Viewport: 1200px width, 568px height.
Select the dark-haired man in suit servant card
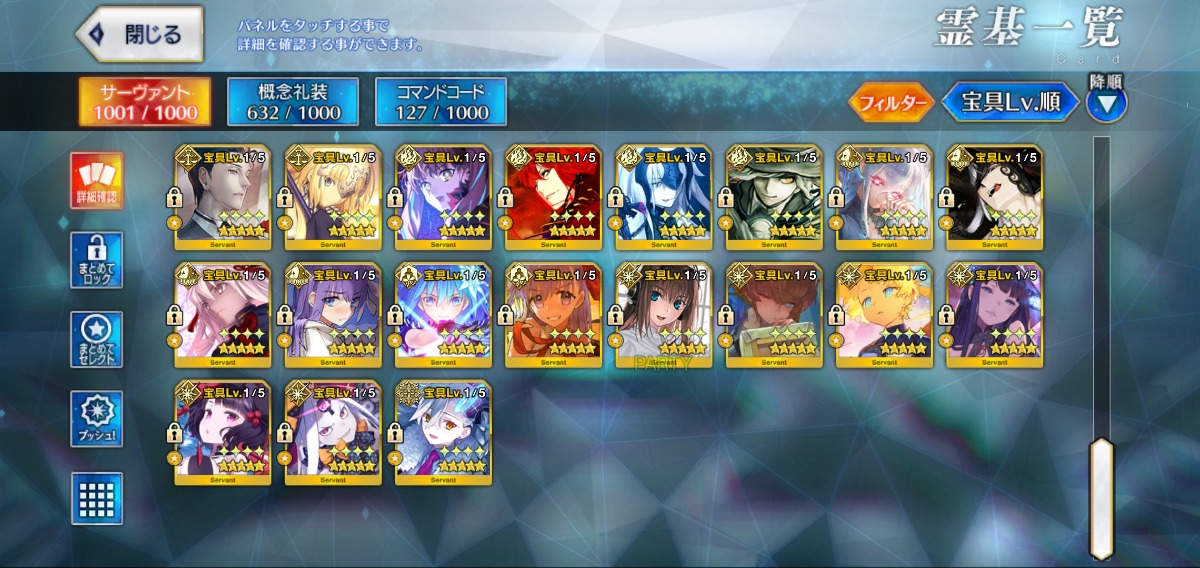(x=222, y=197)
